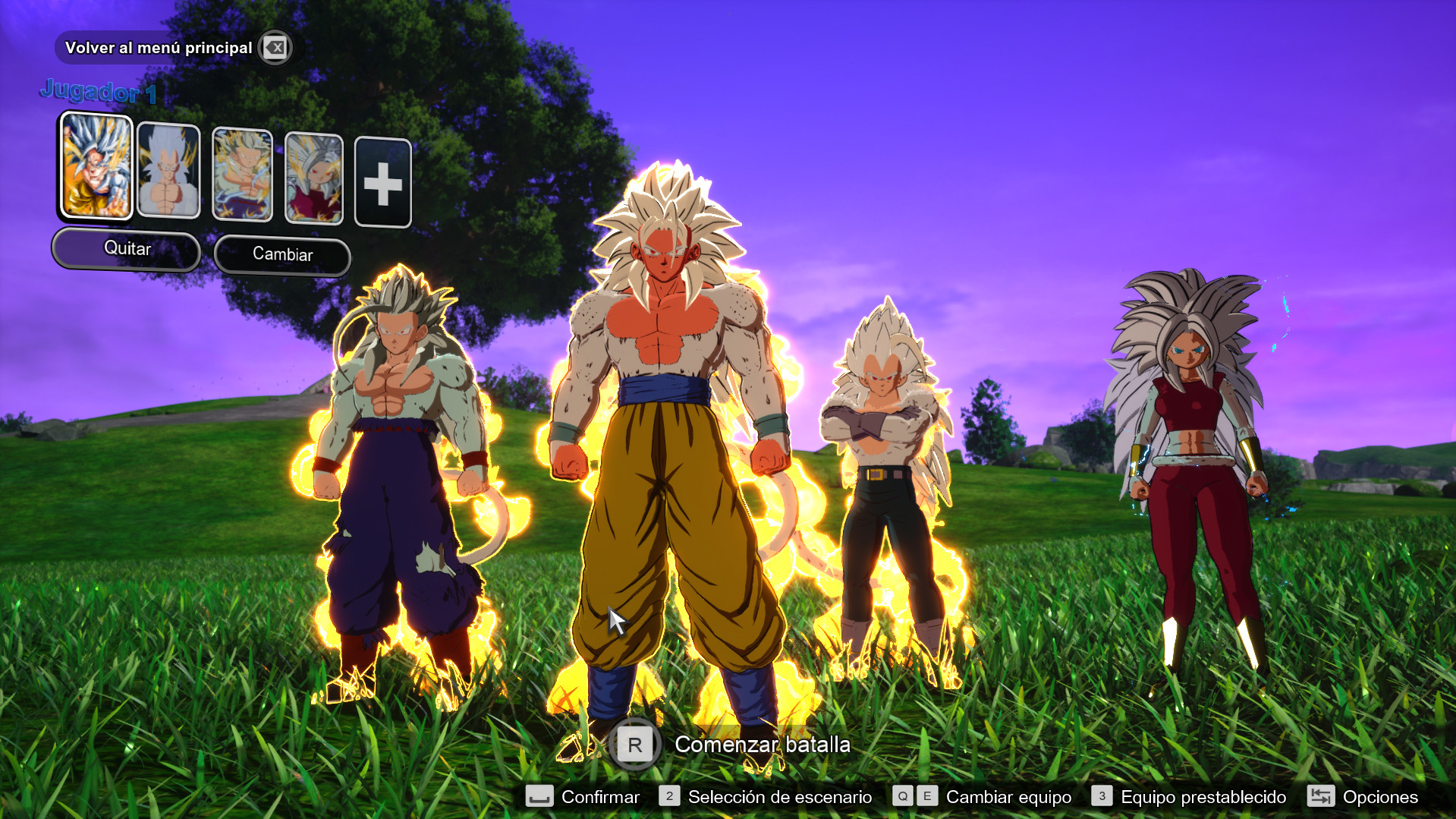Click the 3 key icon for Equipo prestablecido

(1101, 796)
